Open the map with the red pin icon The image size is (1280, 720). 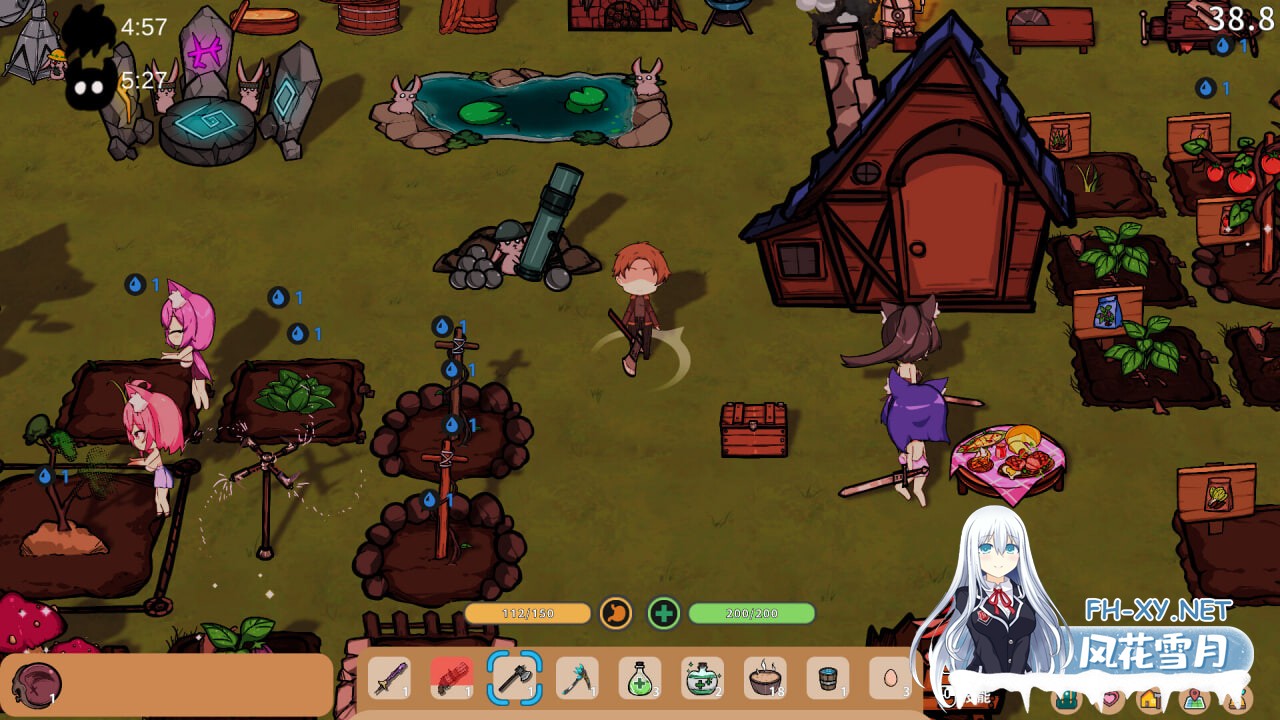[x=1196, y=700]
